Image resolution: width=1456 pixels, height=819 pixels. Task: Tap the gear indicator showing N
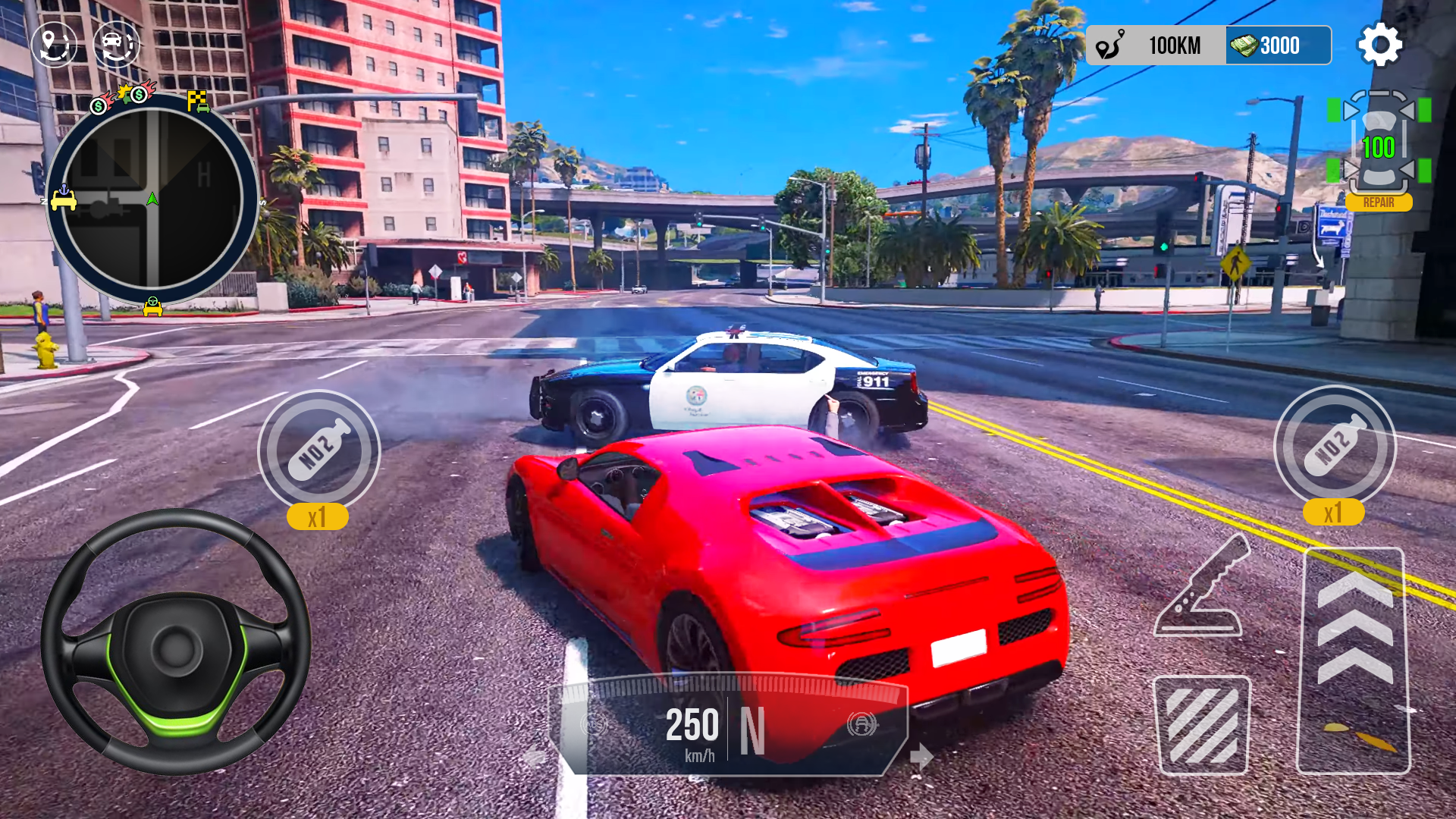[x=752, y=730]
